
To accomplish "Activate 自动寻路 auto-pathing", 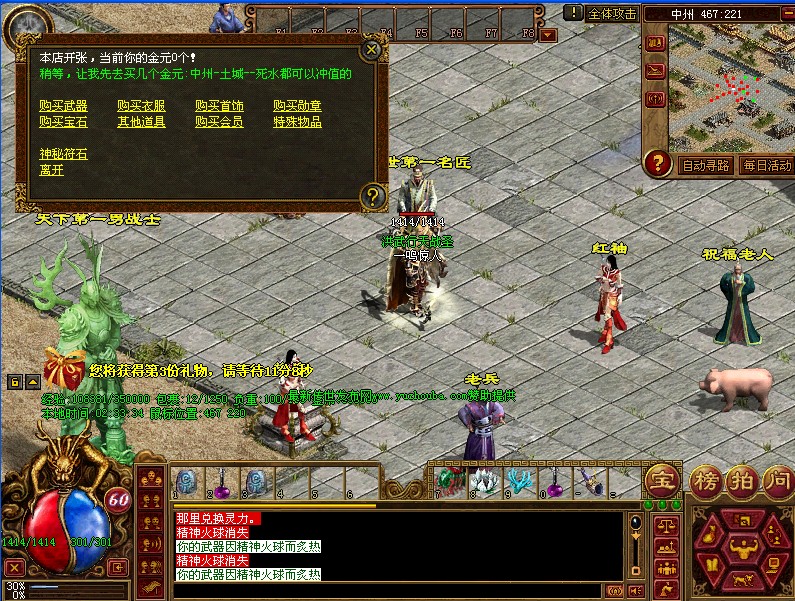I will [x=706, y=165].
